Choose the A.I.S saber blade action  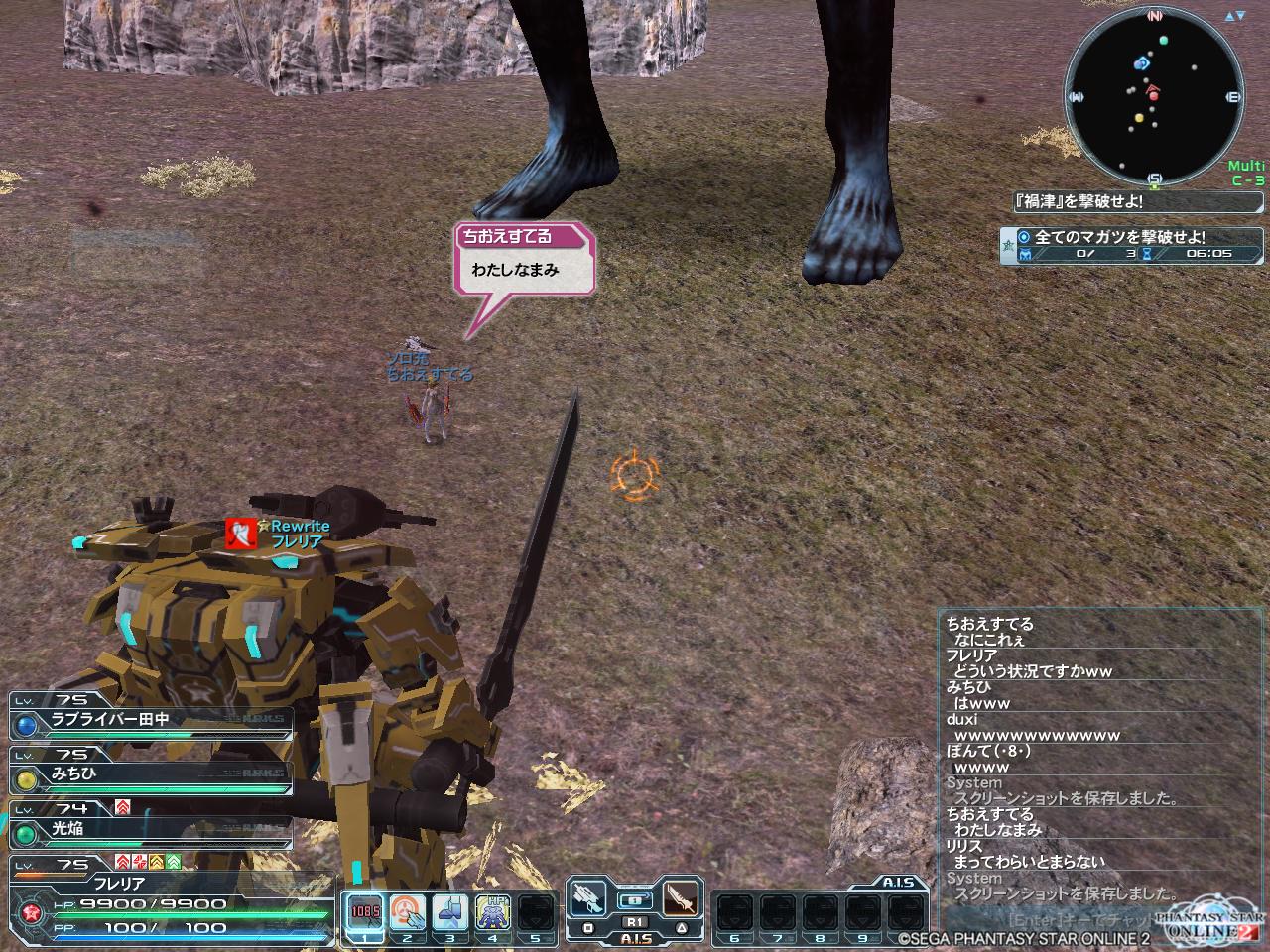coord(681,900)
